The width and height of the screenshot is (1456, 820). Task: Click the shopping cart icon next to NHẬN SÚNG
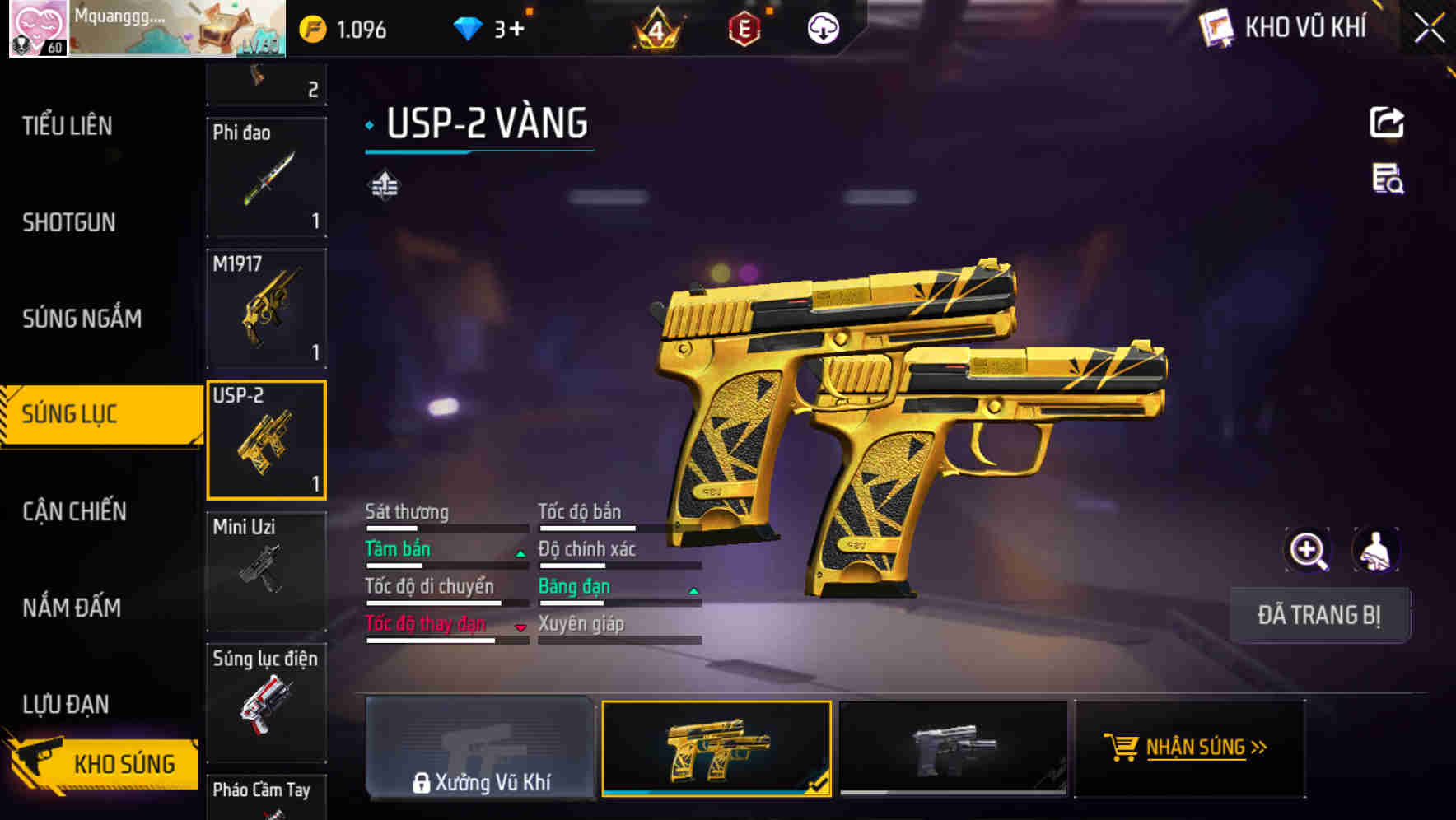1122,747
